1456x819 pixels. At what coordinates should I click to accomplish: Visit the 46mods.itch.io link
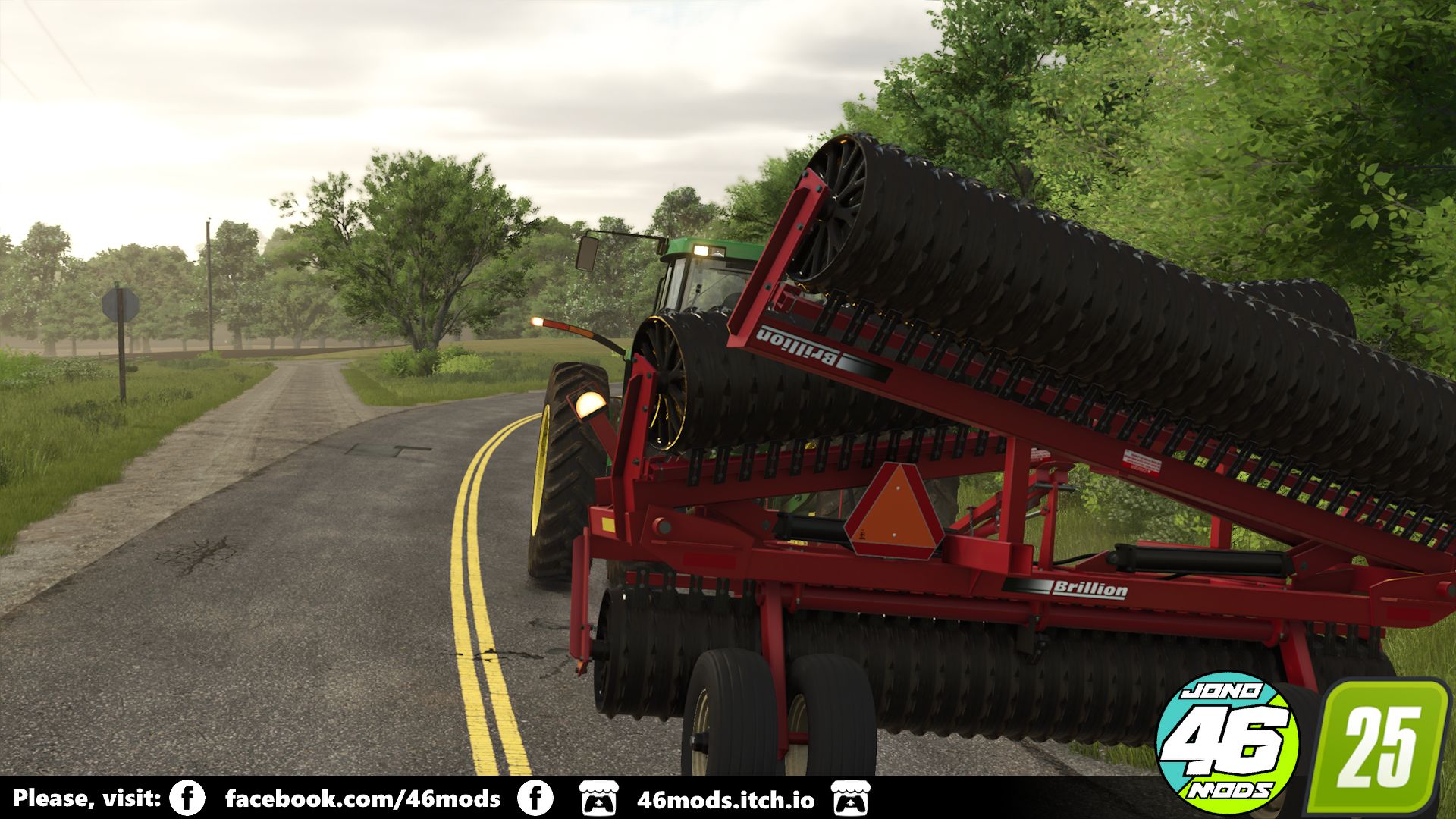(x=726, y=800)
